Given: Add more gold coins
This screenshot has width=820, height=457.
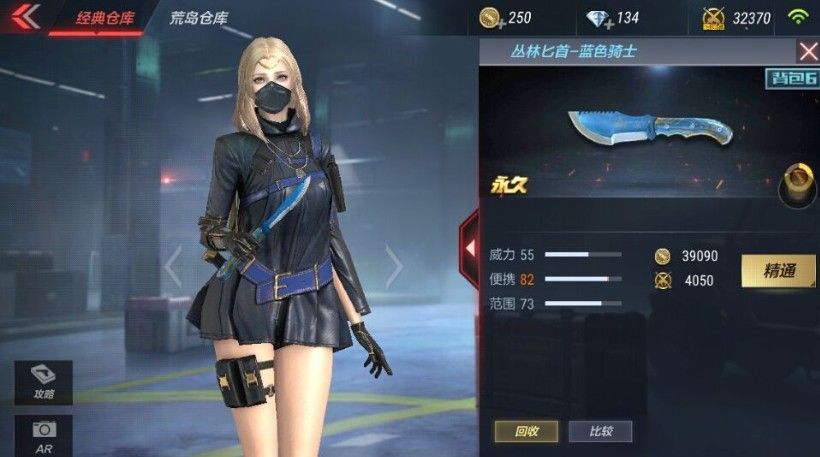Looking at the screenshot, I should click(x=490, y=18).
